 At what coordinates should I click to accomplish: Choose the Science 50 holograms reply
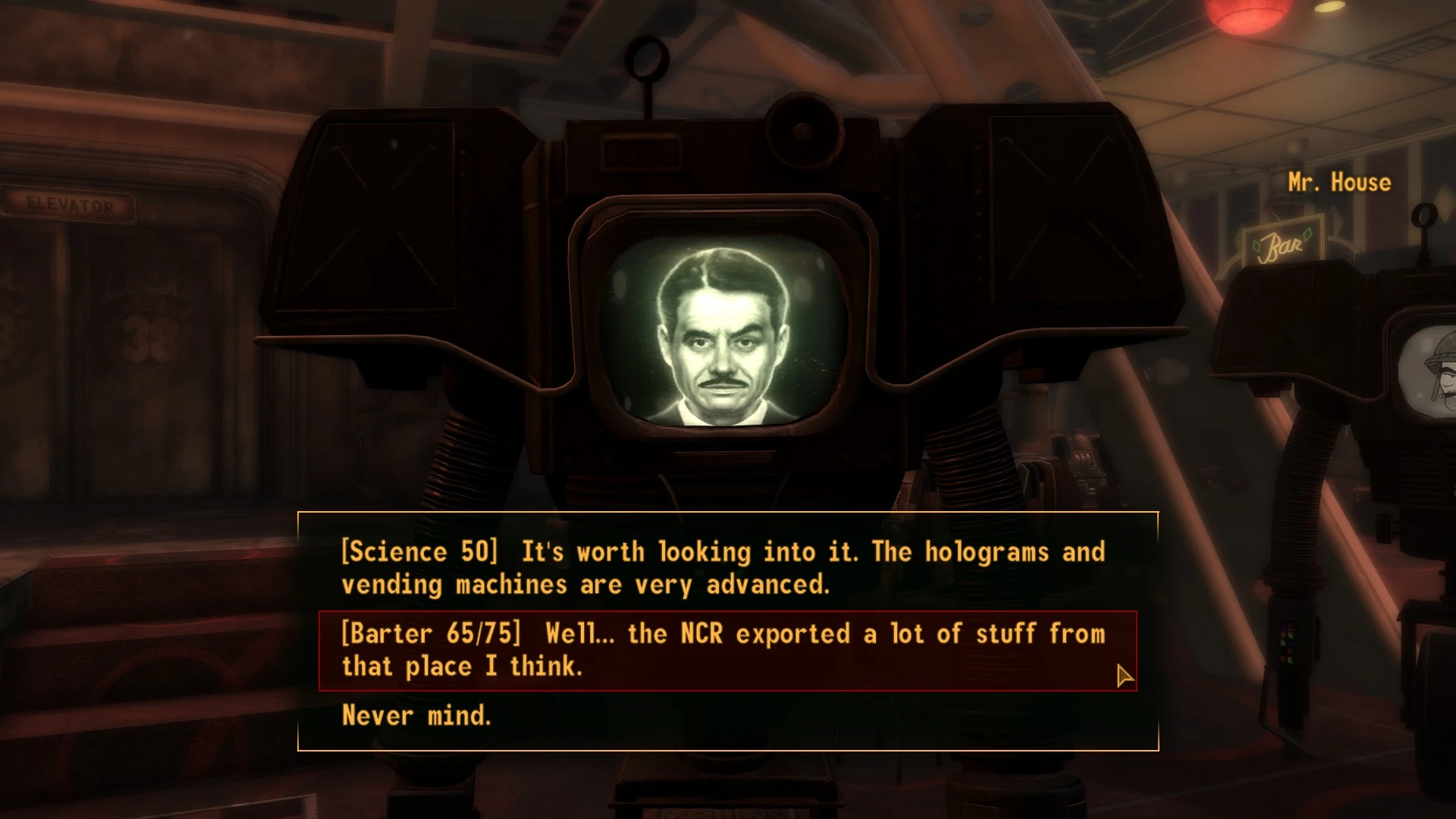[723, 568]
